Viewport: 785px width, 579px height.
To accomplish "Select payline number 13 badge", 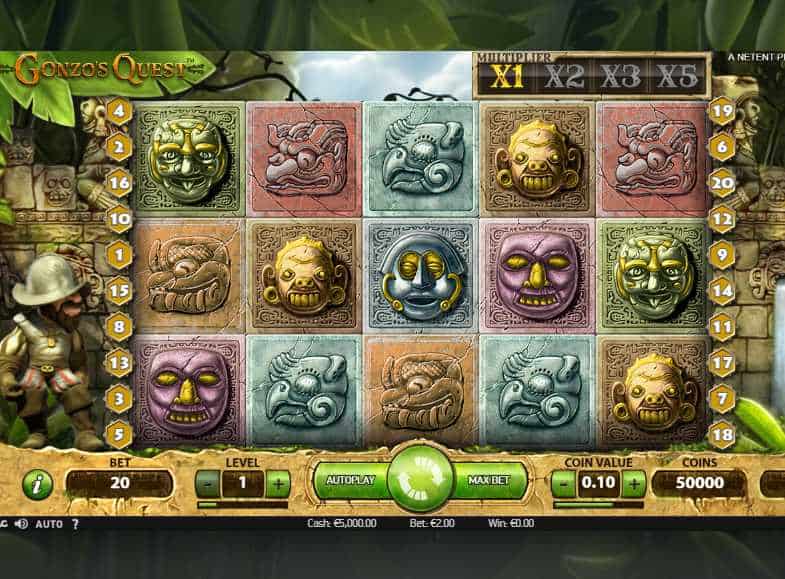I will tap(120, 362).
